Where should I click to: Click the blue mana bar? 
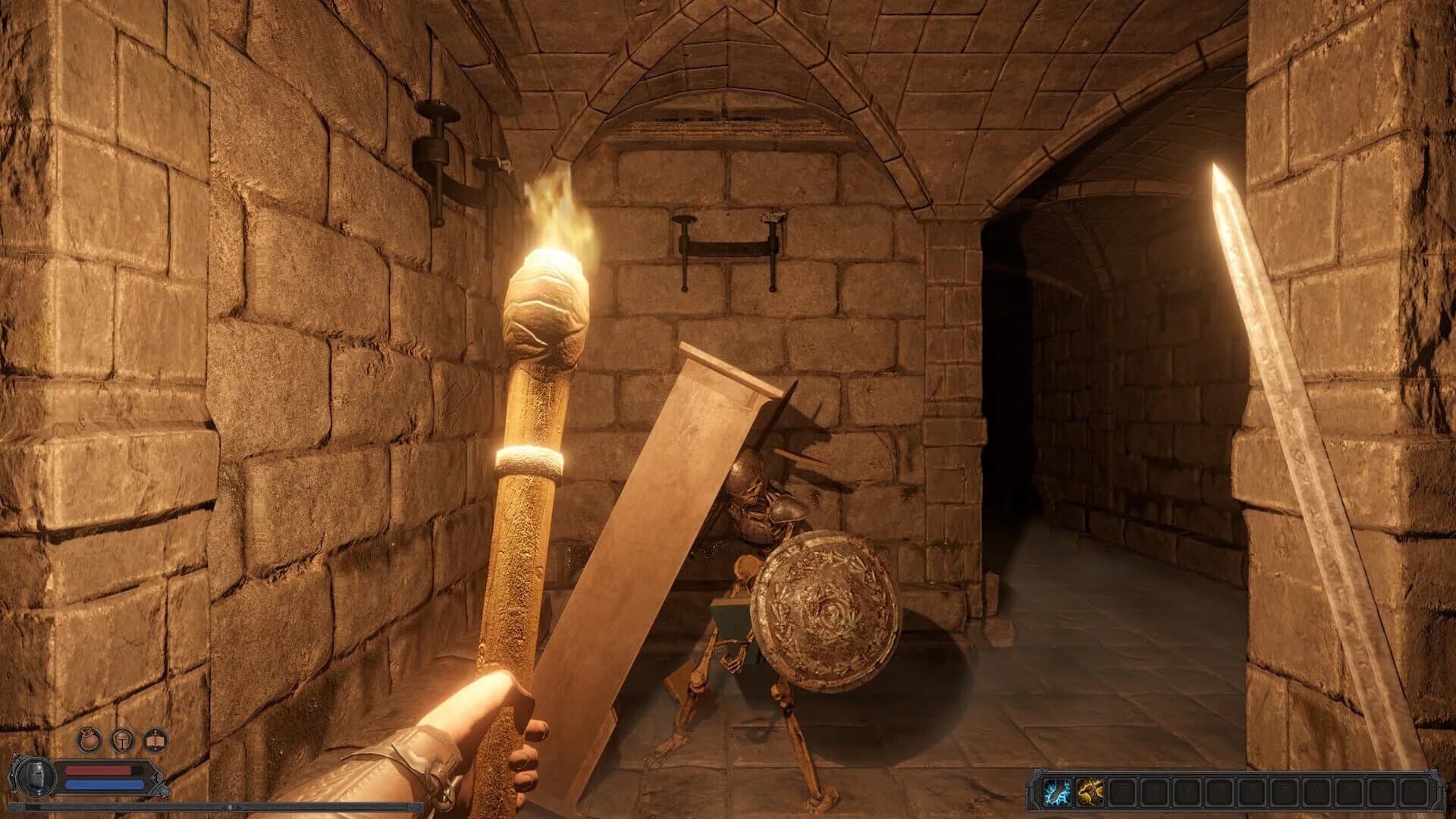click(102, 783)
